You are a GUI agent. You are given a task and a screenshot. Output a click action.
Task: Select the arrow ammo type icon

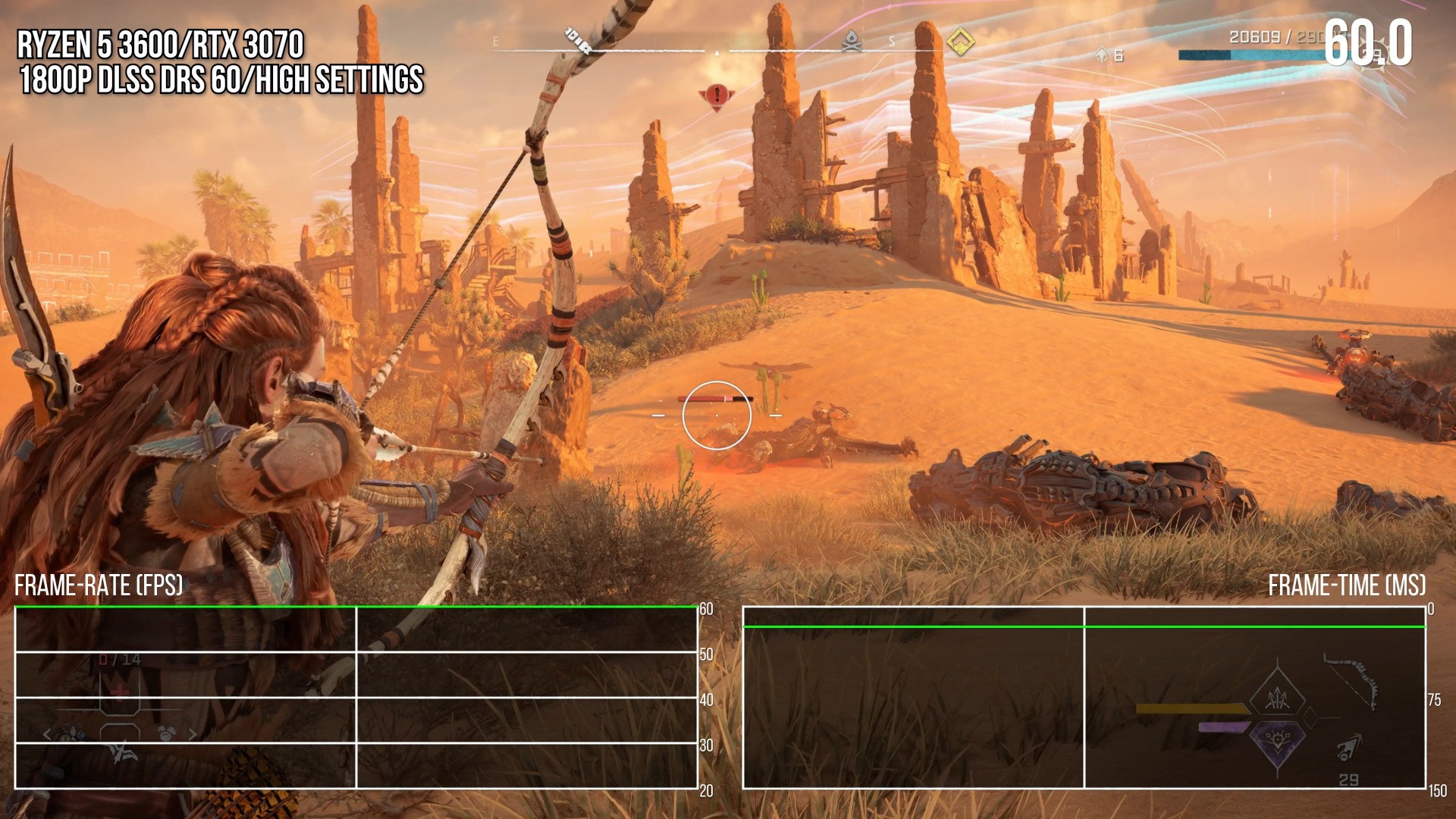tap(1349, 748)
